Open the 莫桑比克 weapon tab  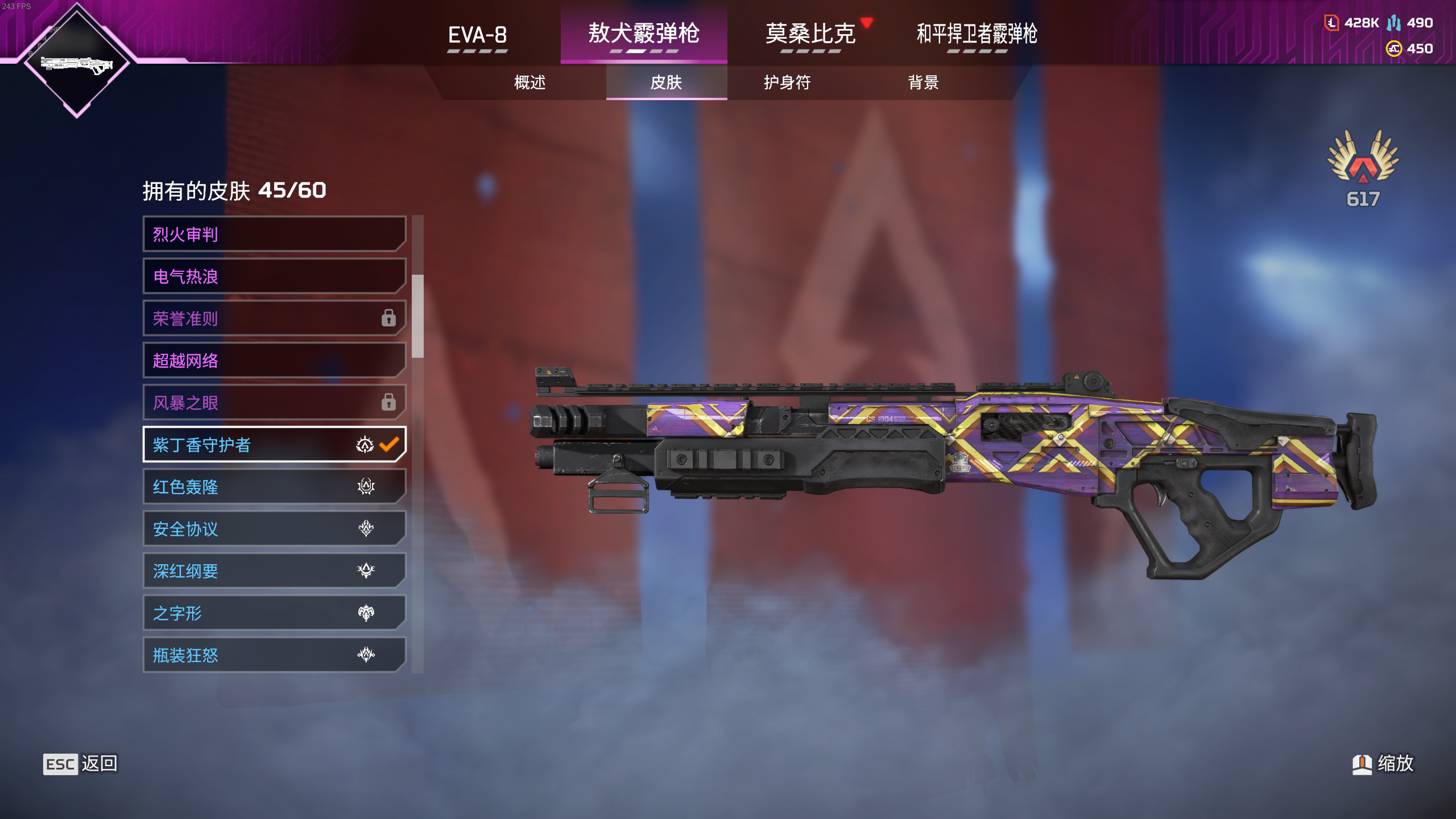click(x=810, y=34)
